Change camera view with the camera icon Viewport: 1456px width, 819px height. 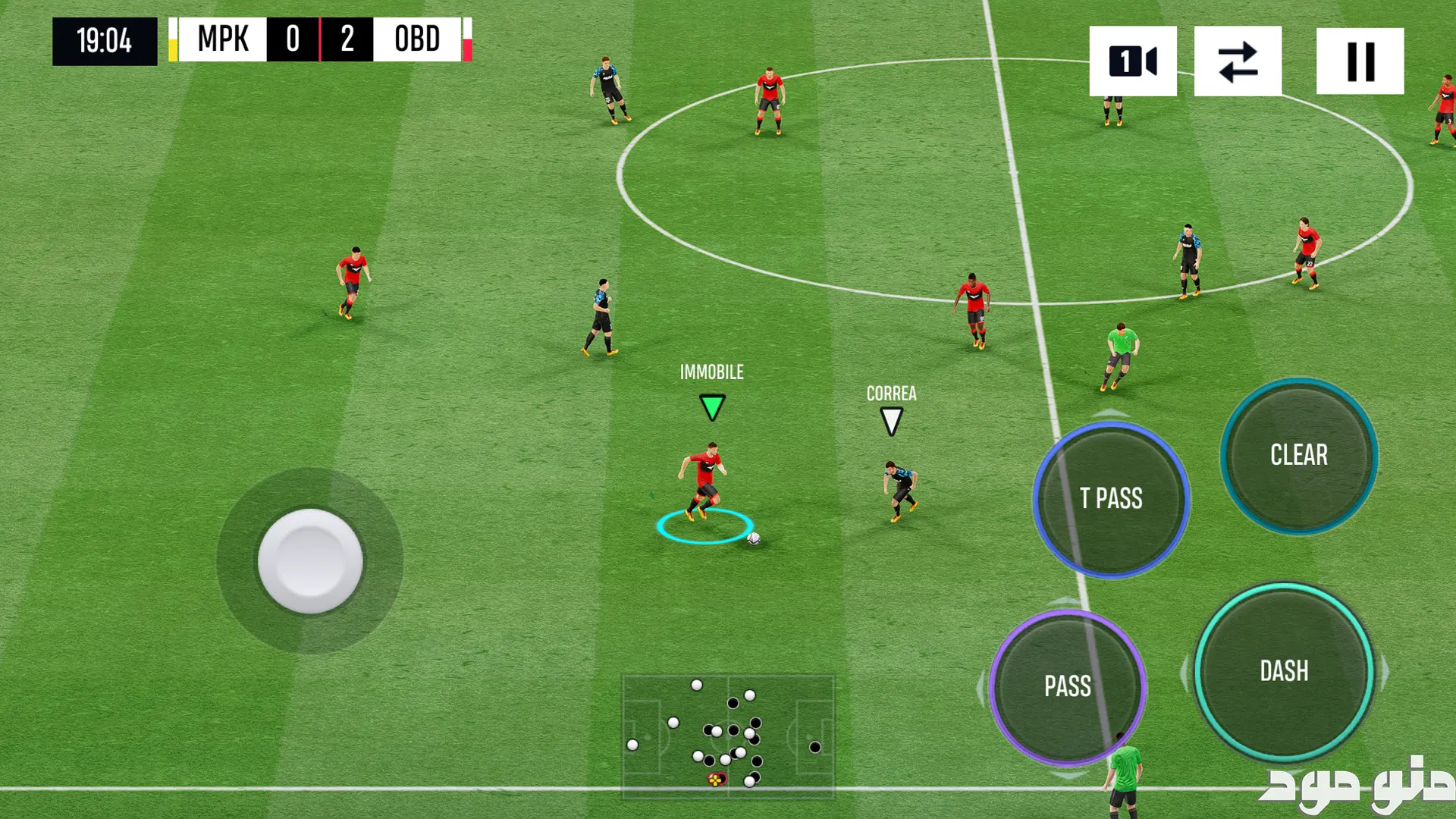click(x=1133, y=61)
